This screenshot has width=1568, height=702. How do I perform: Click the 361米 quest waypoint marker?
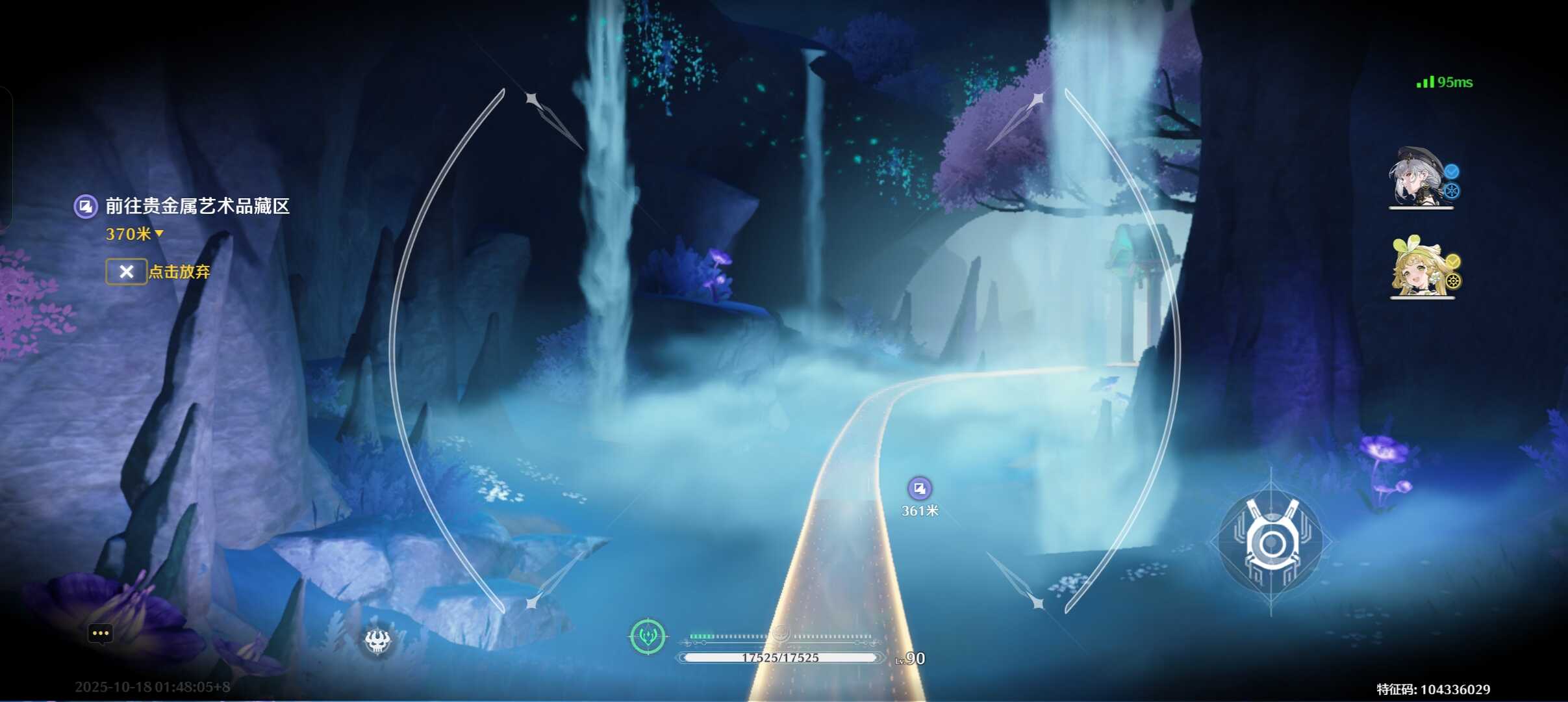[x=919, y=488]
